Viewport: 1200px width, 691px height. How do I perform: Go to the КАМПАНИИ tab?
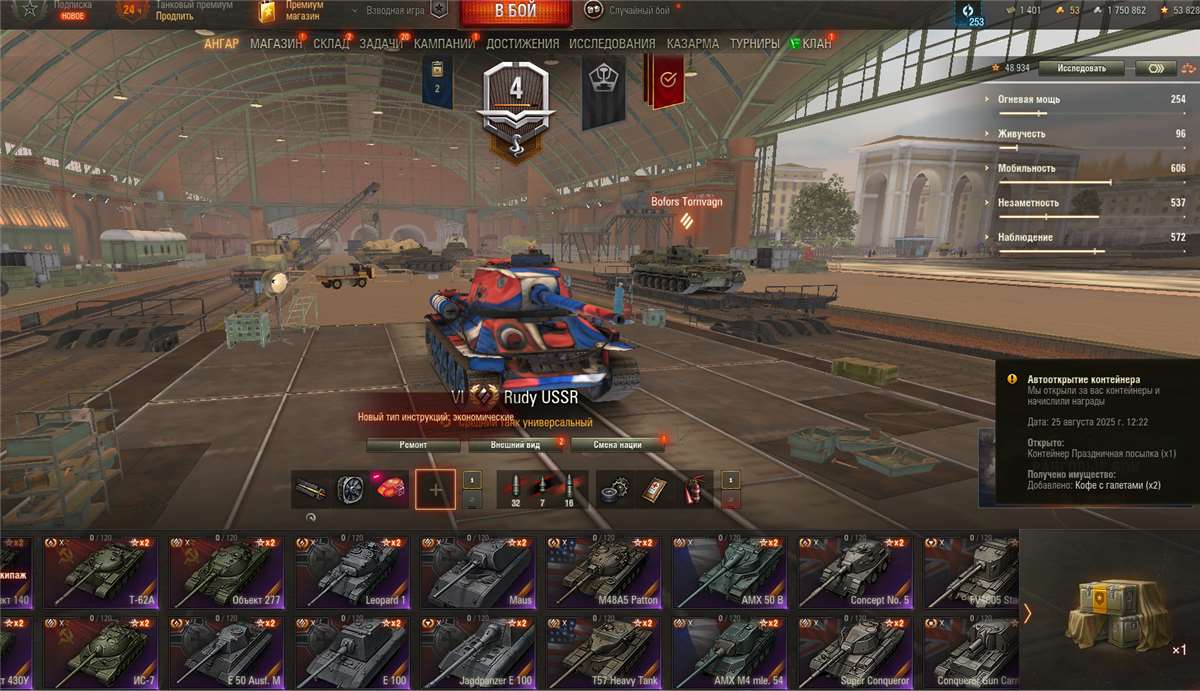tap(444, 44)
